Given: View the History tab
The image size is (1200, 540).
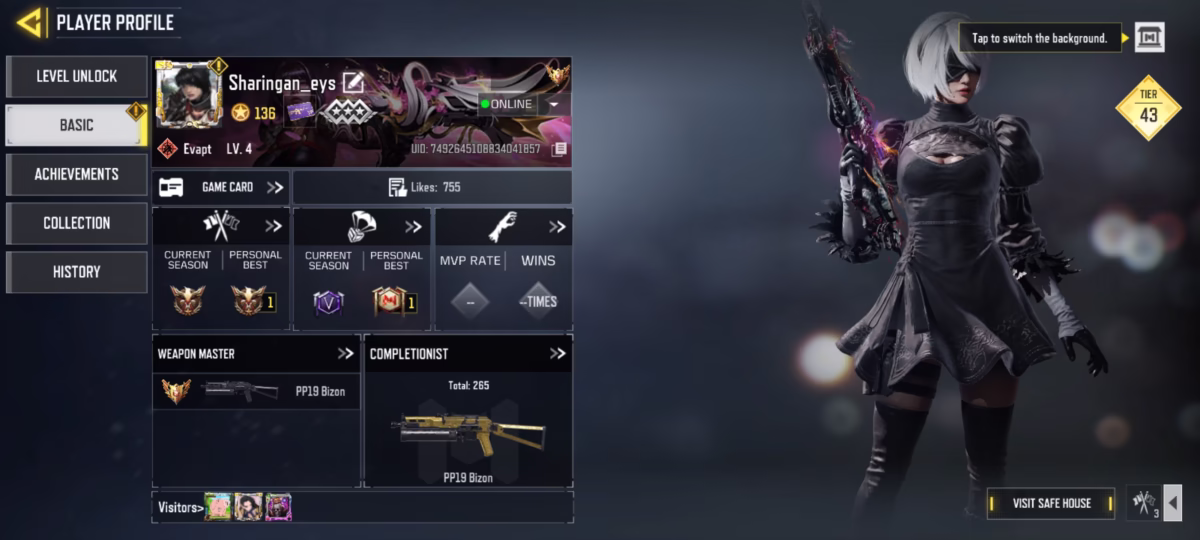Looking at the screenshot, I should coord(76,272).
